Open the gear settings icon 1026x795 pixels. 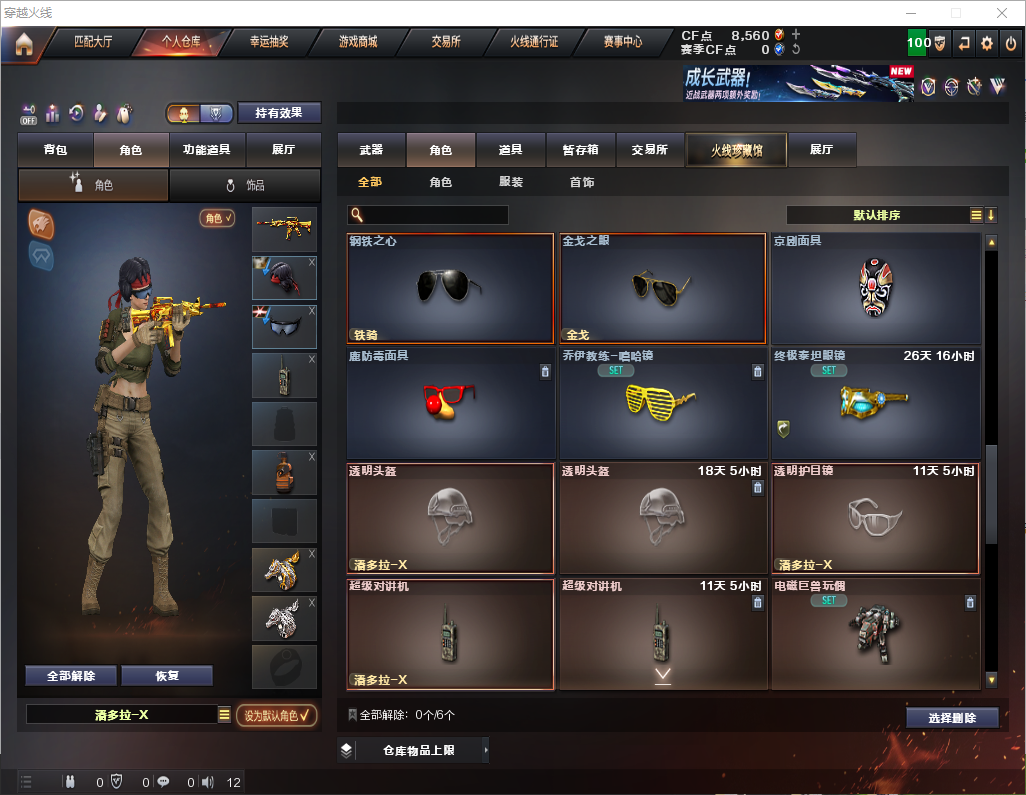tap(987, 43)
